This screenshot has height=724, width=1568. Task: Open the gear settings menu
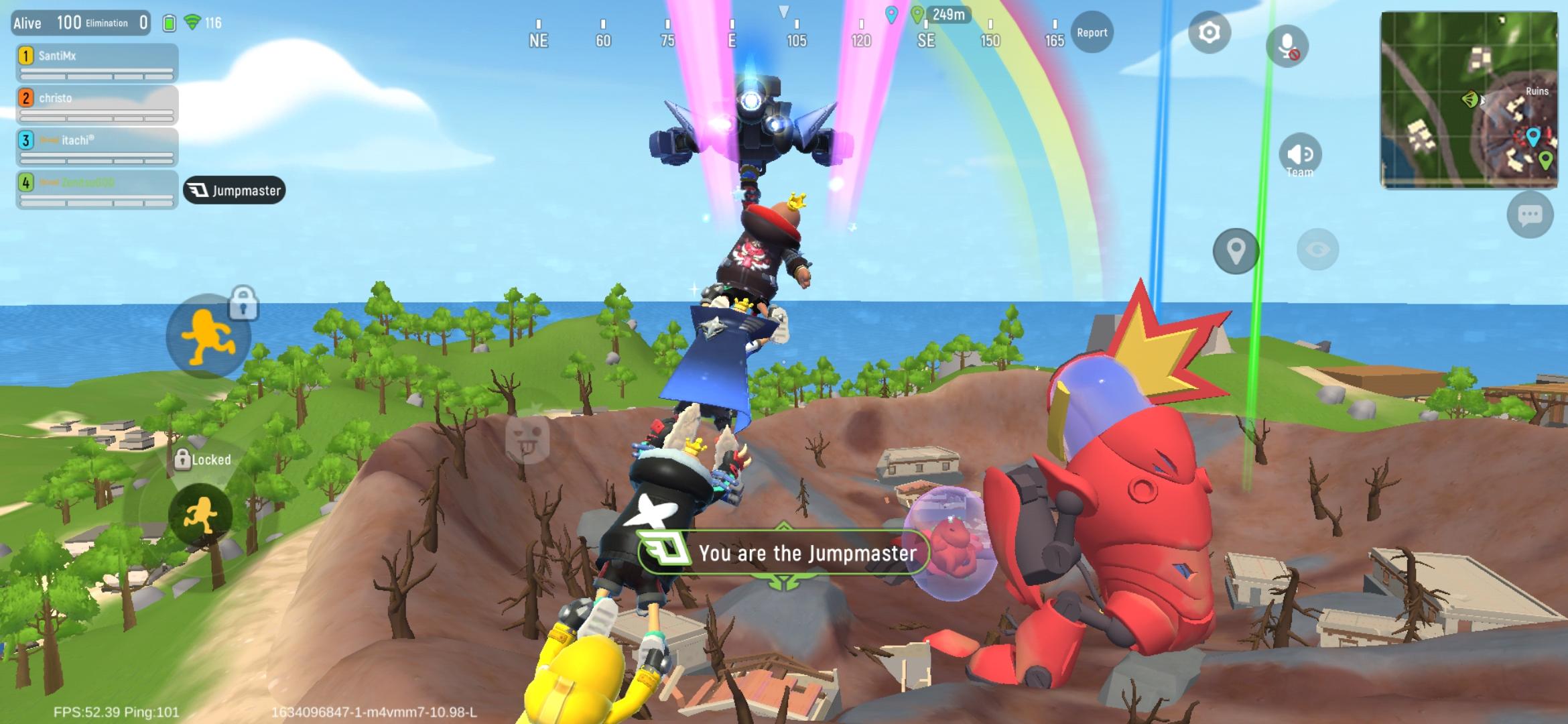(x=1209, y=32)
